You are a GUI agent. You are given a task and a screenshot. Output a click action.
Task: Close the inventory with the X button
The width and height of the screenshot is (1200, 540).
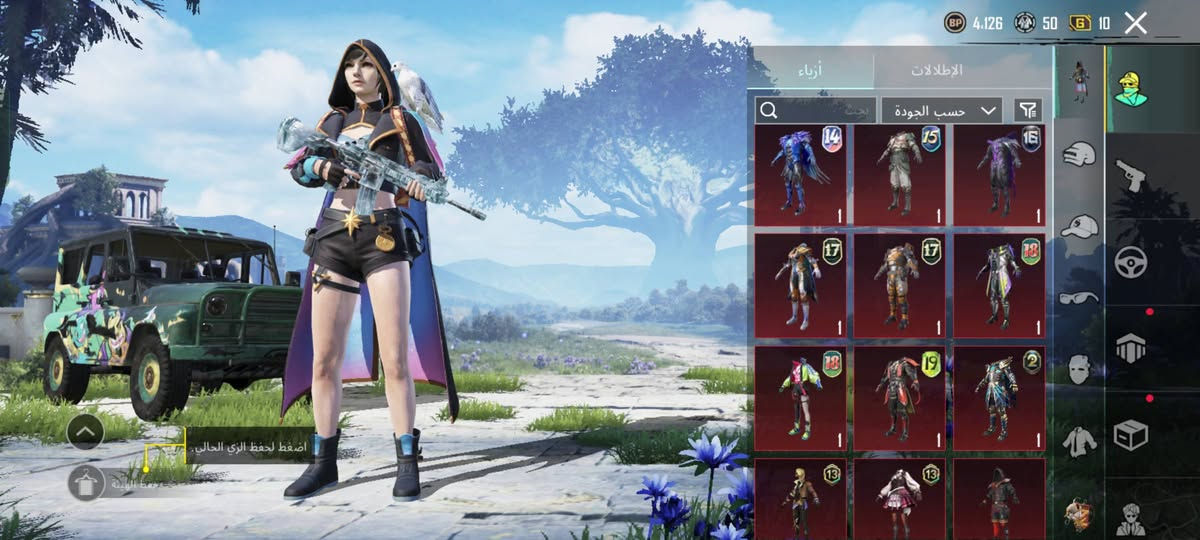click(x=1135, y=23)
